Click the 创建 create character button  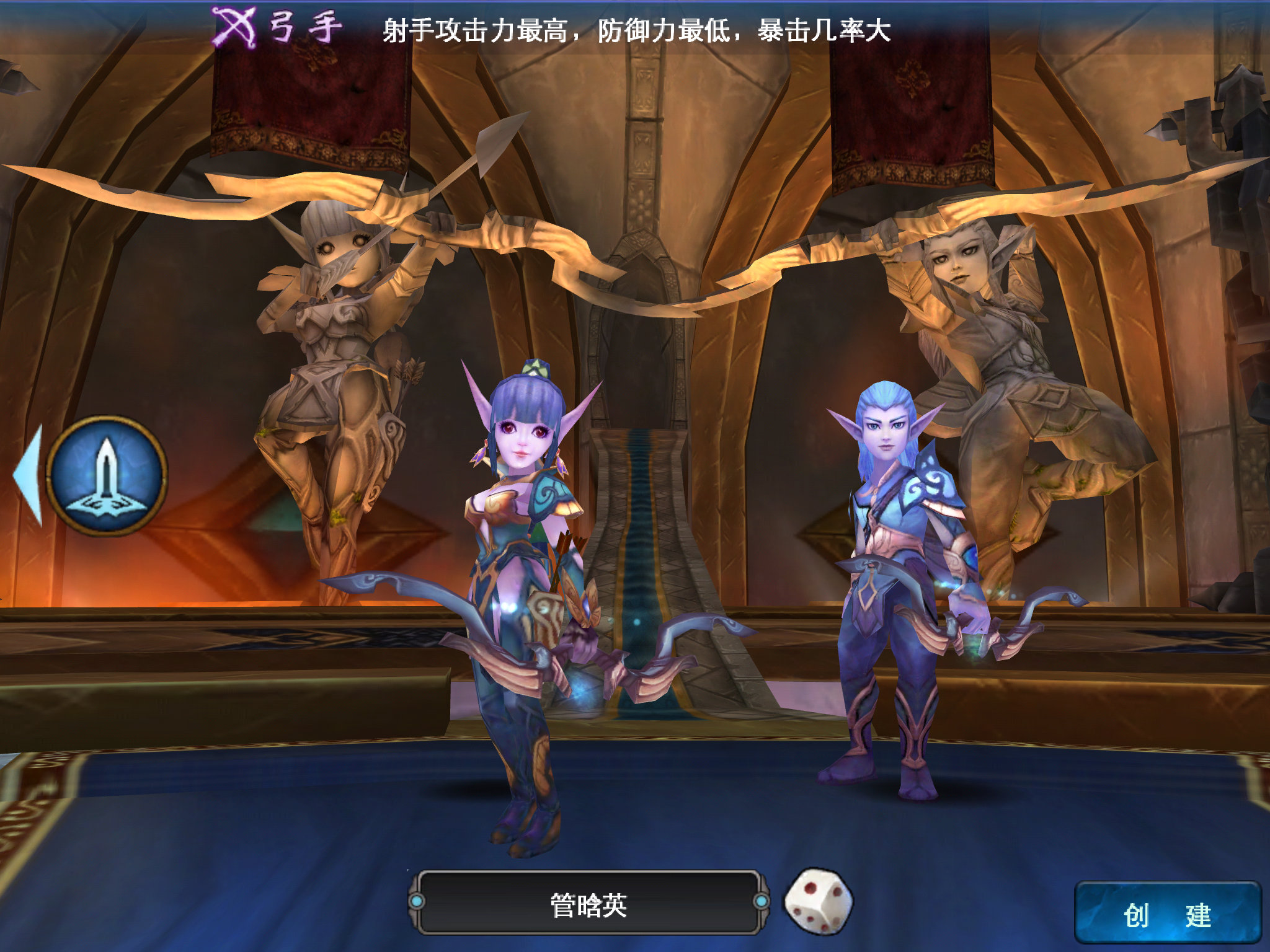coord(1167,914)
